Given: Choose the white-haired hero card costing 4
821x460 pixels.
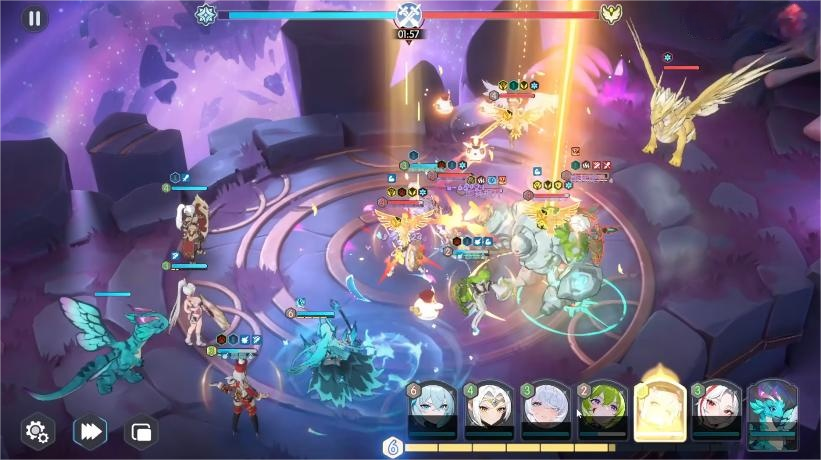Looking at the screenshot, I should [489, 411].
